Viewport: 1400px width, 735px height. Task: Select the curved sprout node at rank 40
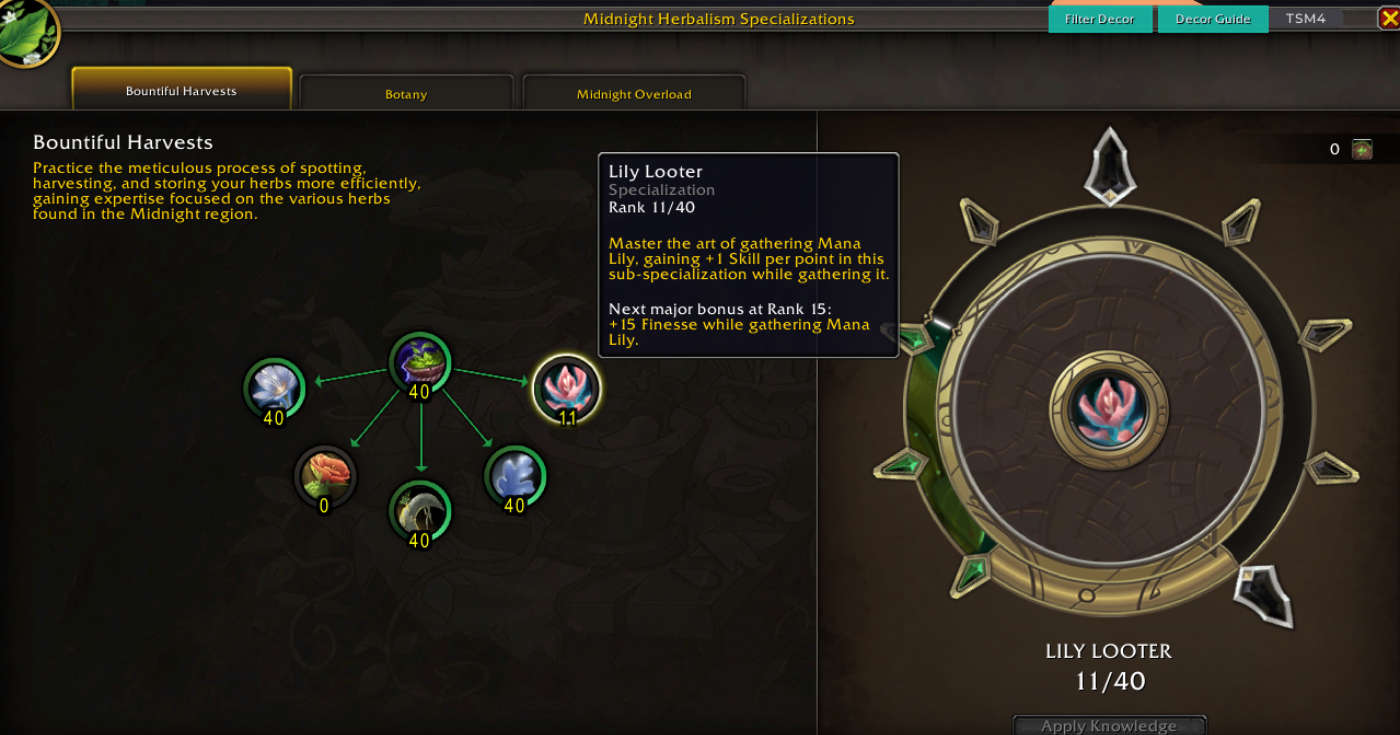[420, 510]
